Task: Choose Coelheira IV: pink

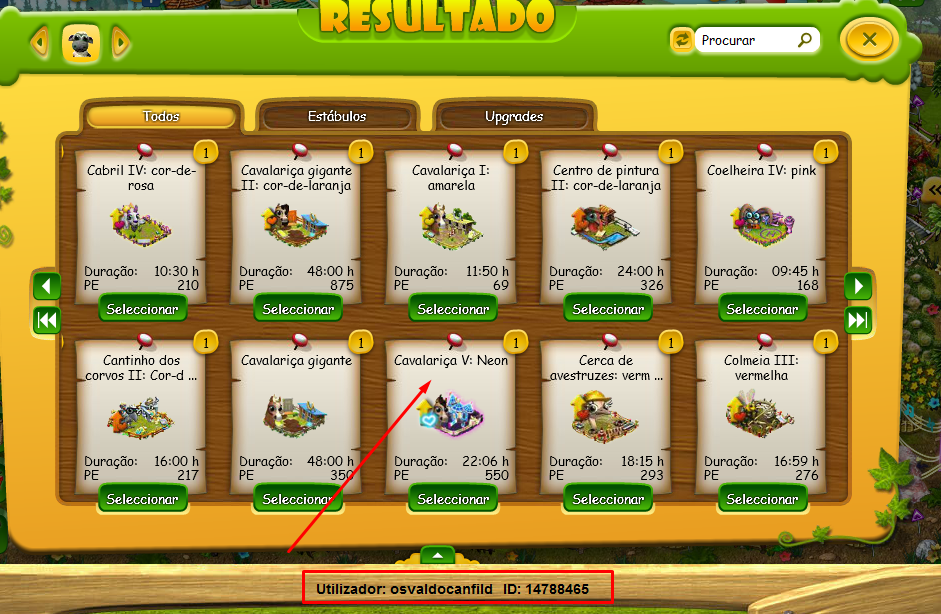Action: 762,308
